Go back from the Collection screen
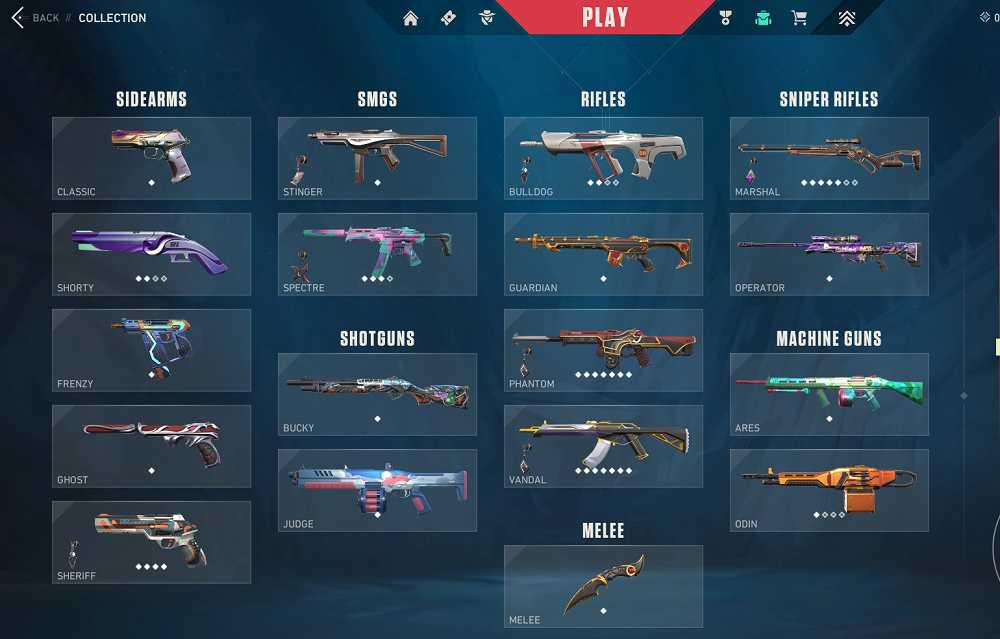 coord(35,18)
